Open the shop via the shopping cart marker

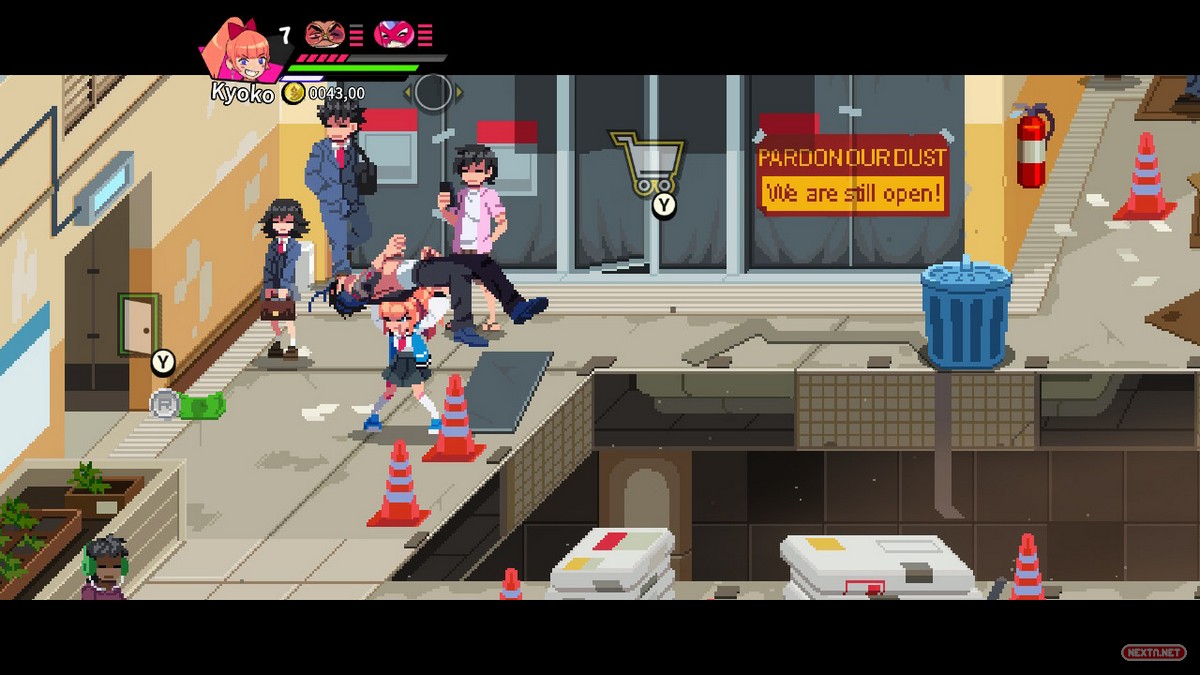(648, 162)
